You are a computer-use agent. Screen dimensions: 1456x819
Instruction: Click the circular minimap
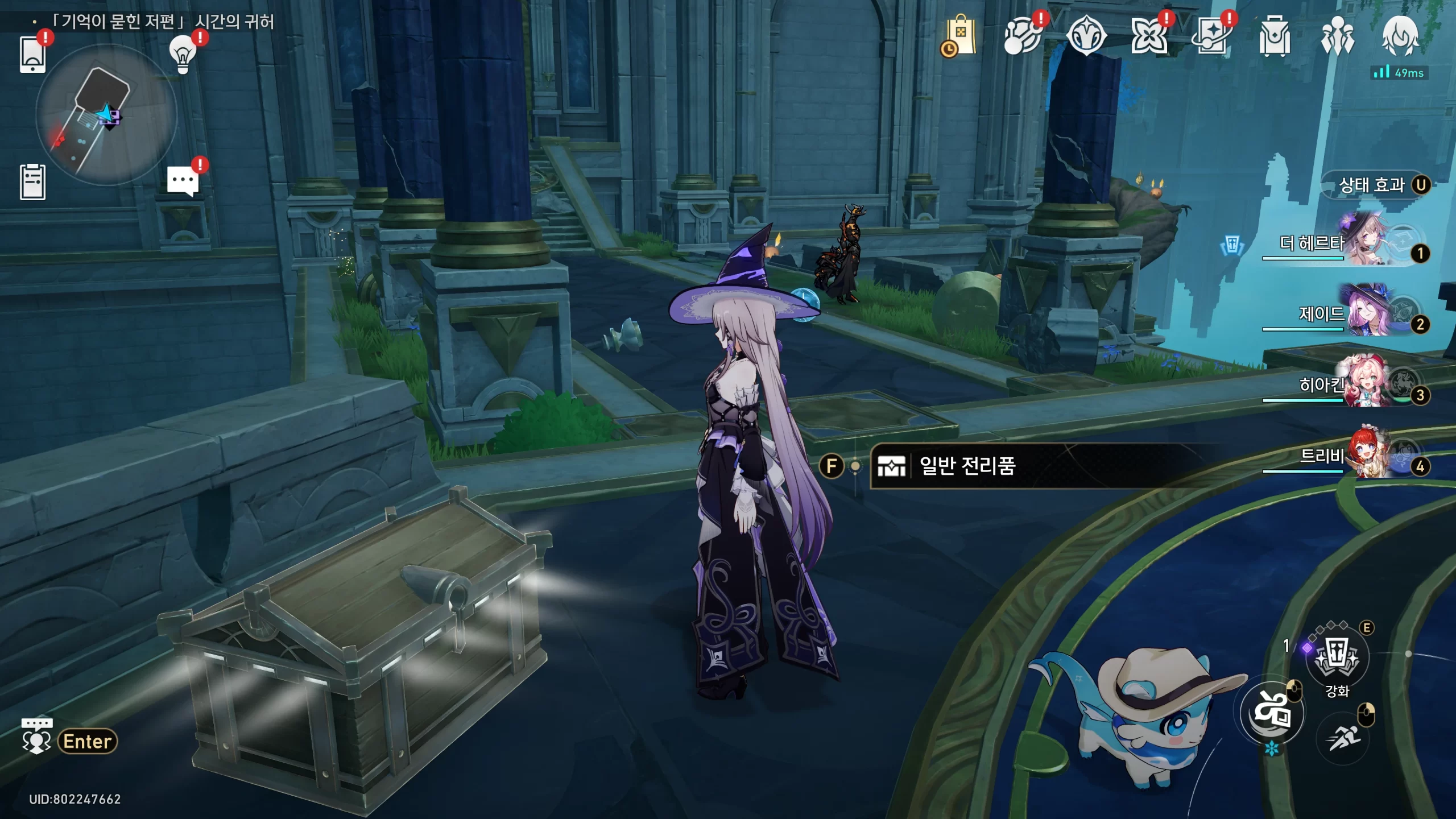pos(106,115)
